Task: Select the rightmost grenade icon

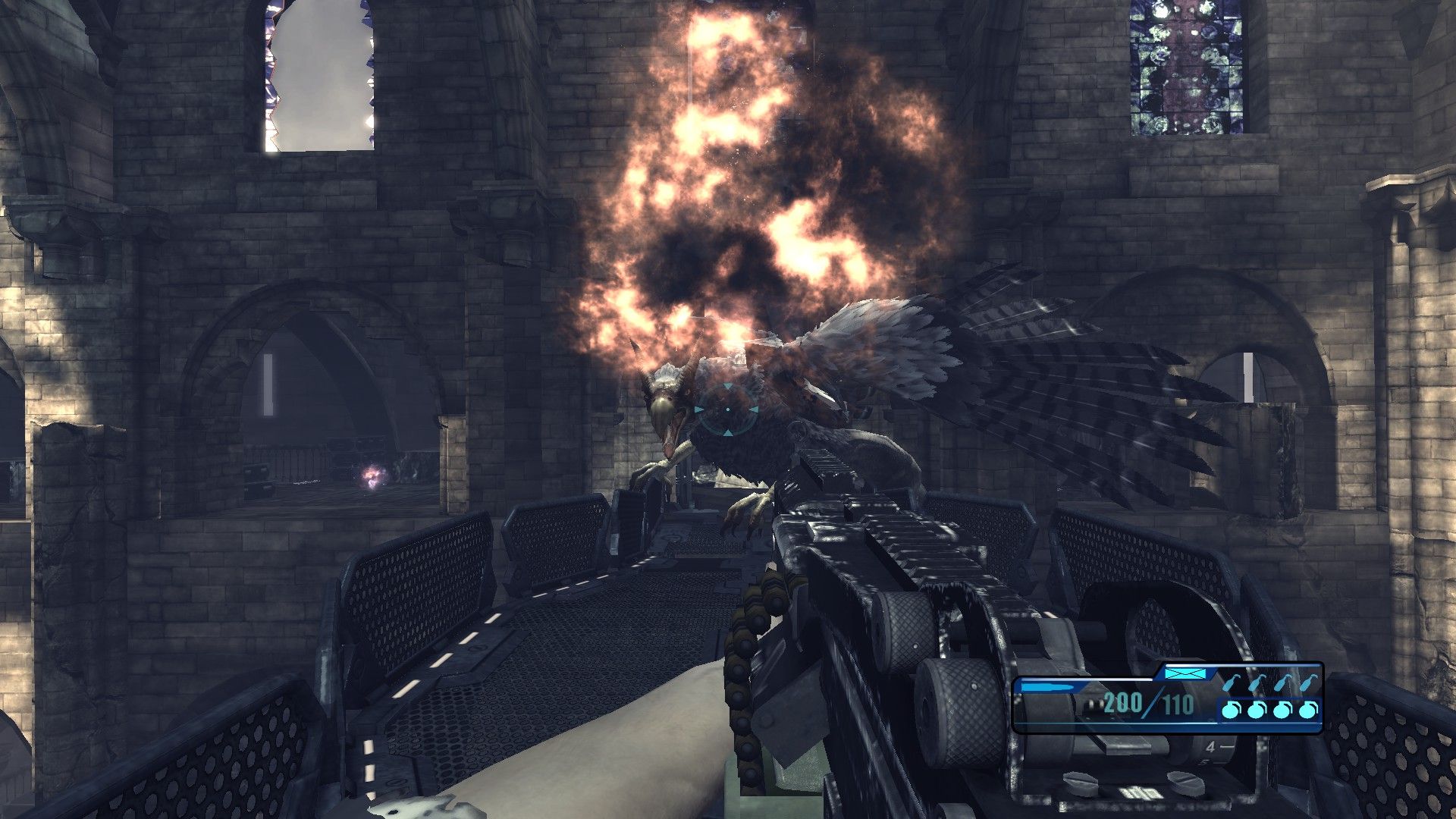Action: 1307,709
